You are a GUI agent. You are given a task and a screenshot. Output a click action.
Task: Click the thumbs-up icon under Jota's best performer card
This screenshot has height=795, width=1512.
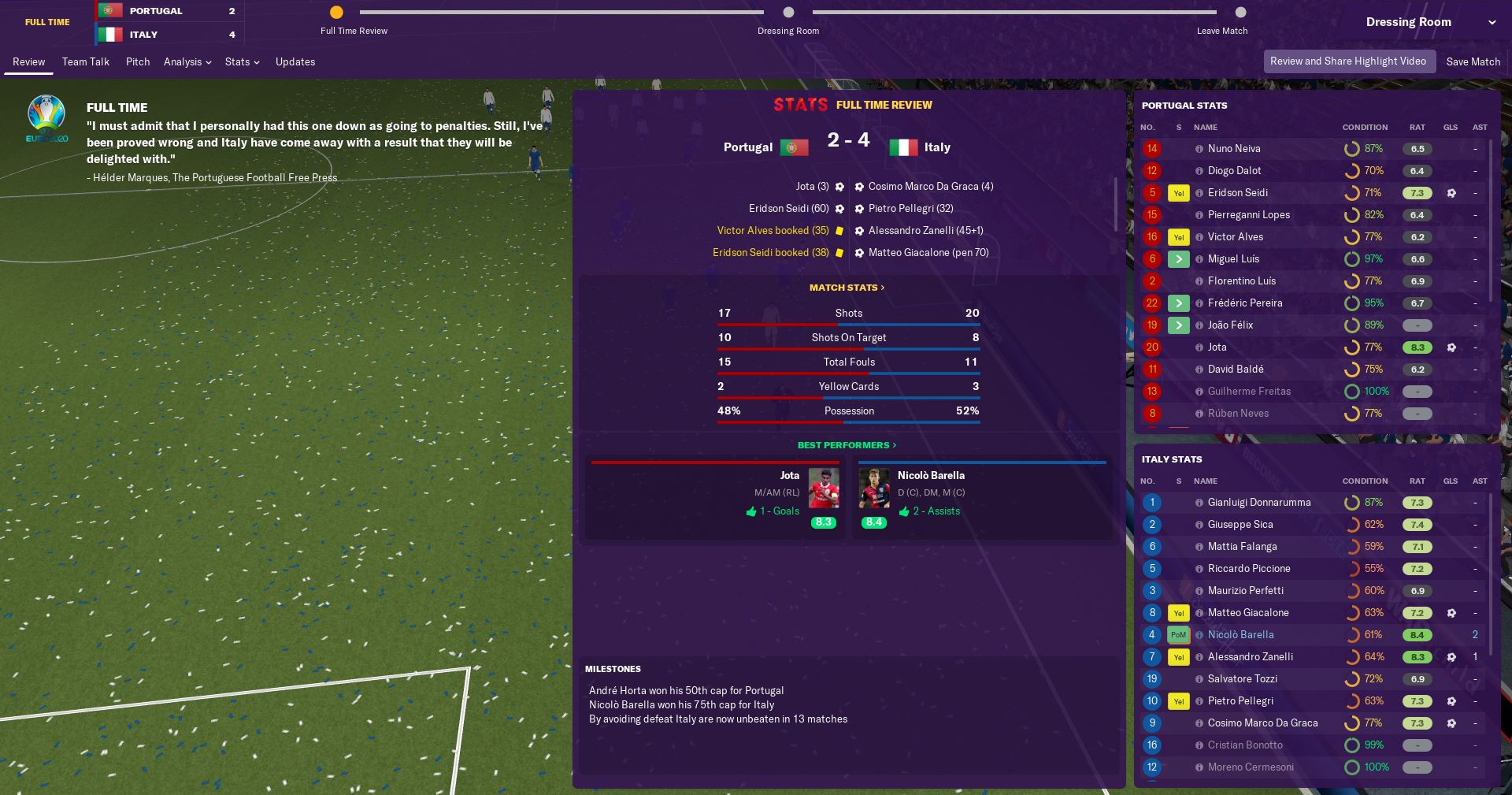tap(753, 511)
